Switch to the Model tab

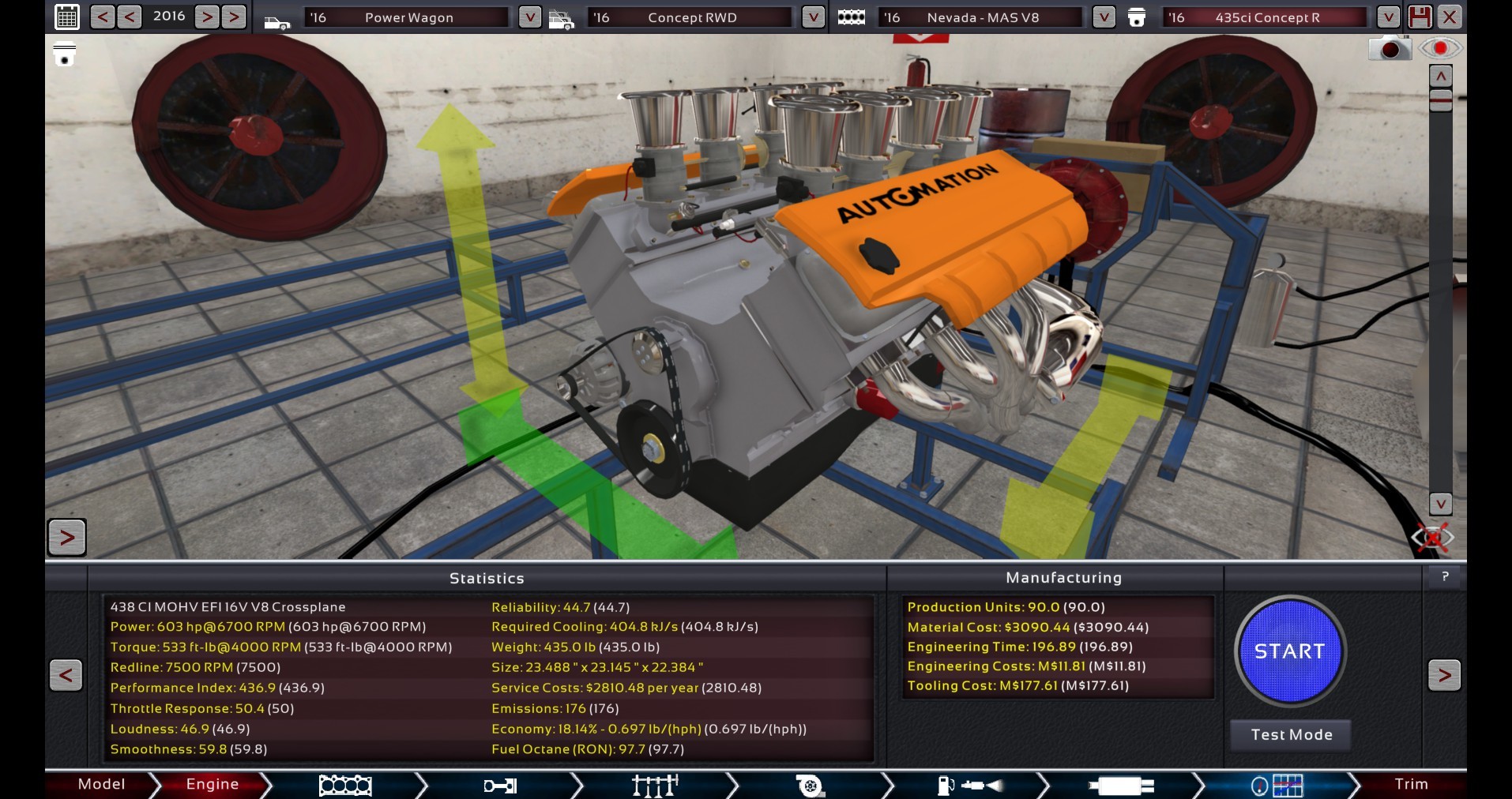pyautogui.click(x=101, y=784)
